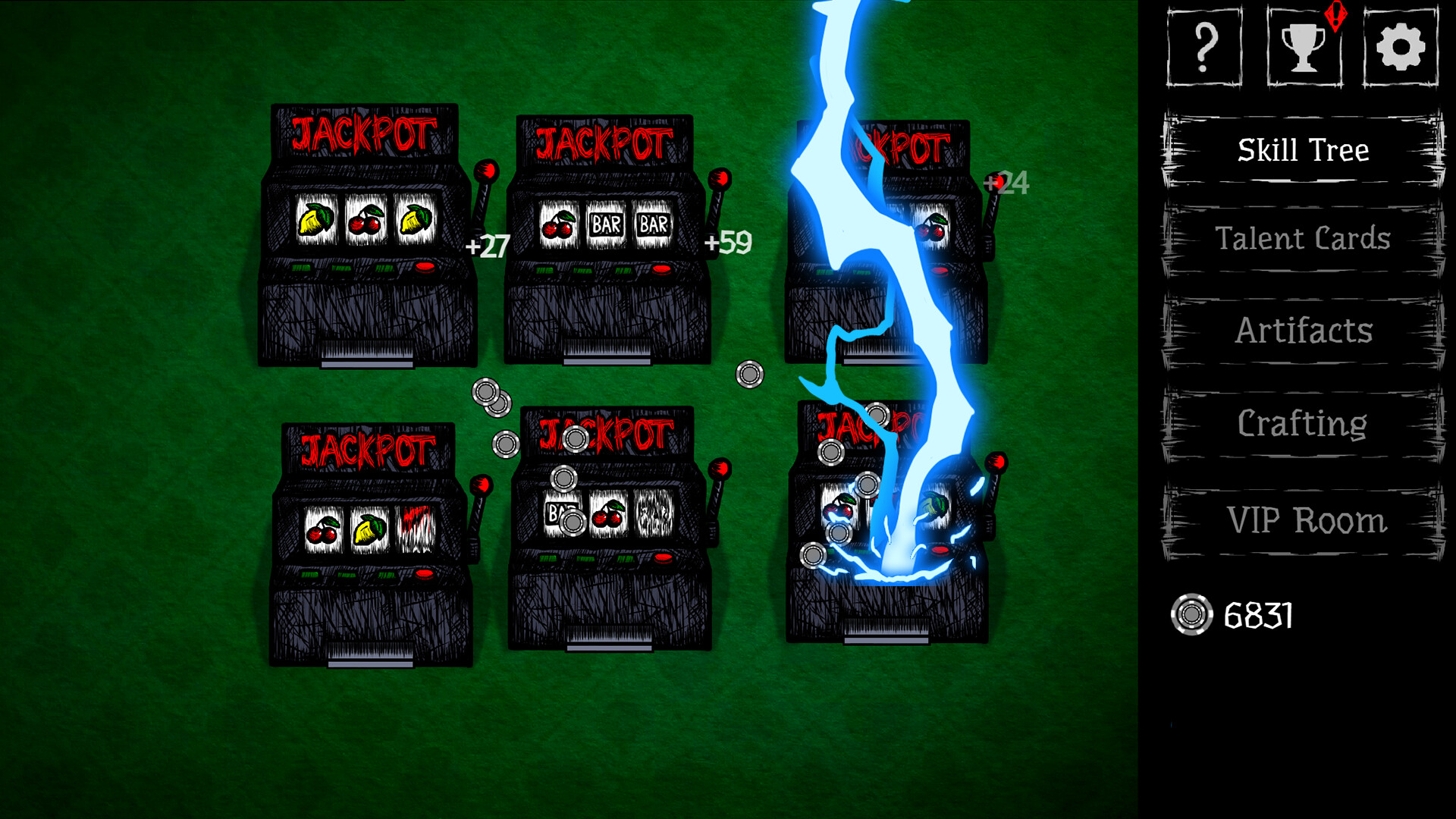This screenshot has width=1456, height=819.
Task: Open the help question mark icon
Action: pos(1204,45)
